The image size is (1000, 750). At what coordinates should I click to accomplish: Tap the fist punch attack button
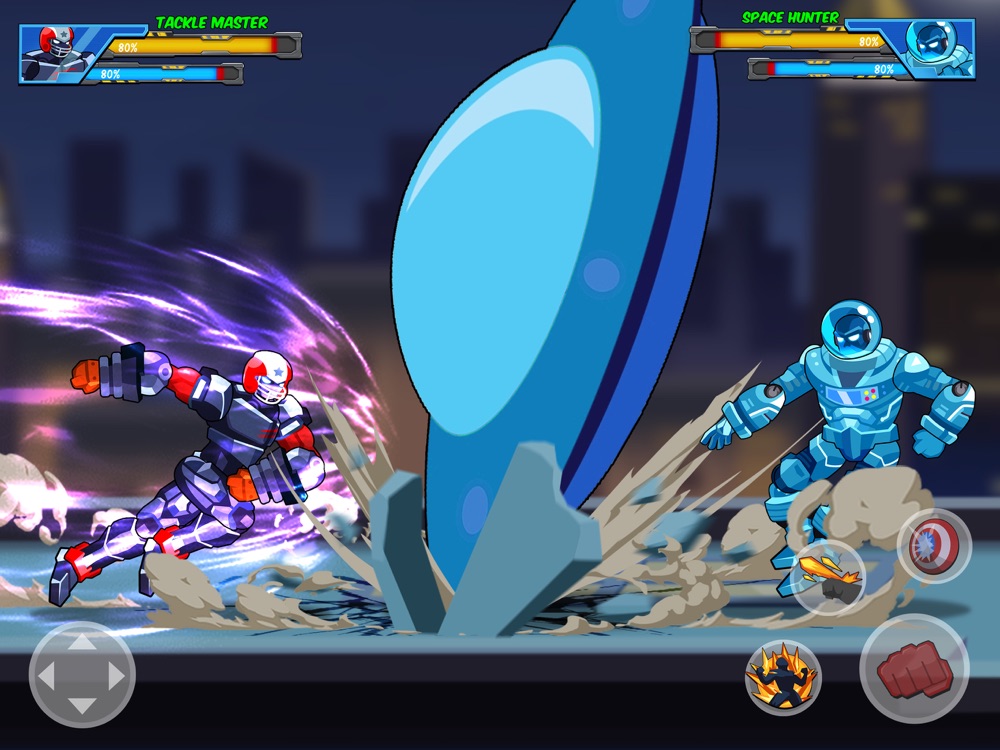[913, 667]
